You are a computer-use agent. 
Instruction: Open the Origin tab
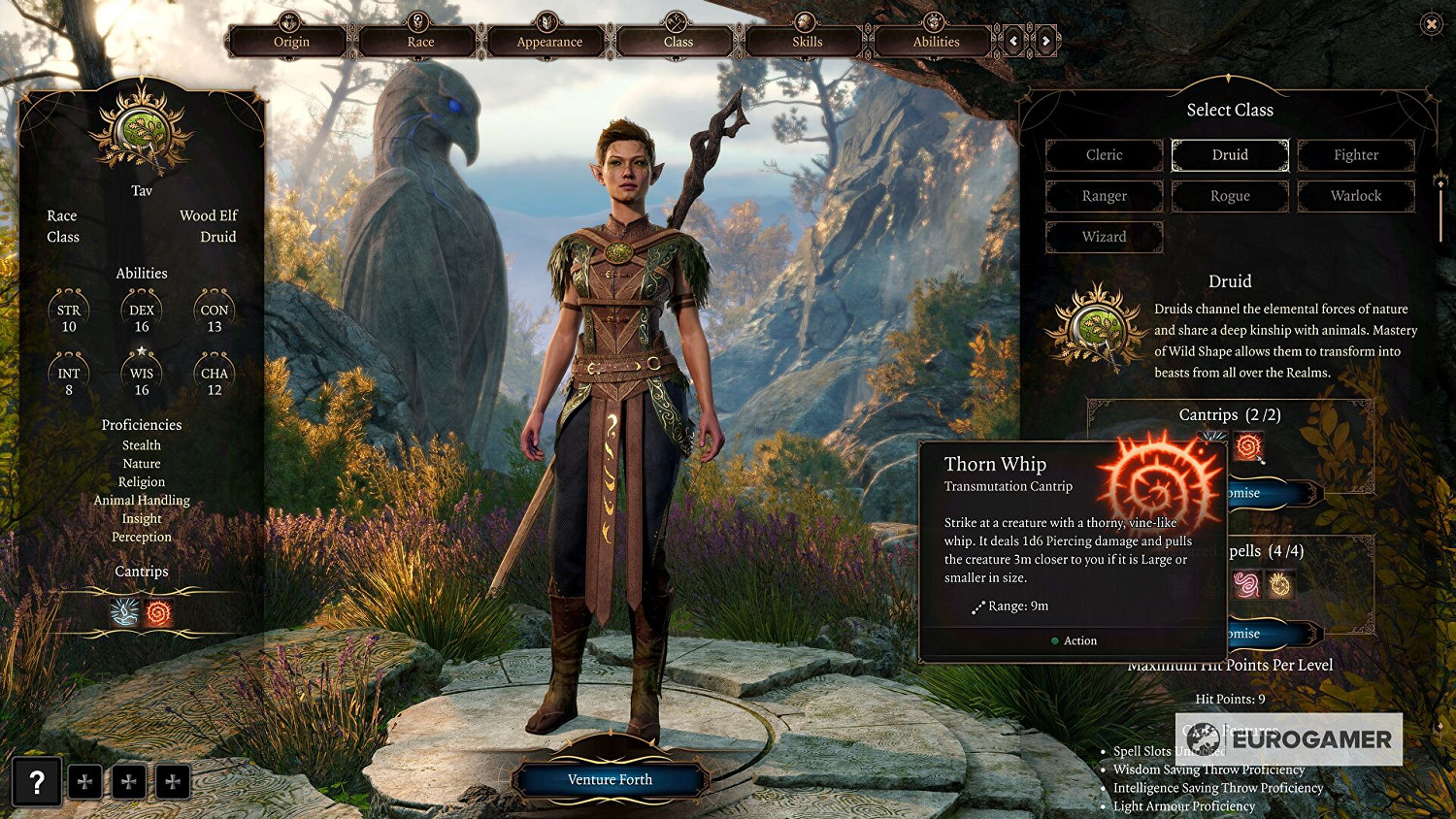coord(291,42)
